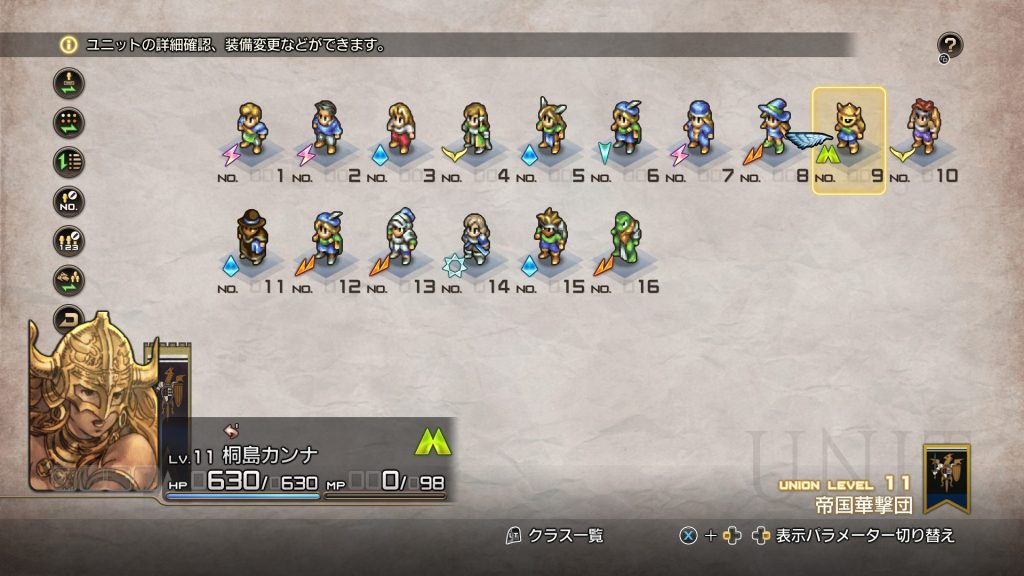Click the return arrow back icon
The width and height of the screenshot is (1024, 576).
click(69, 318)
